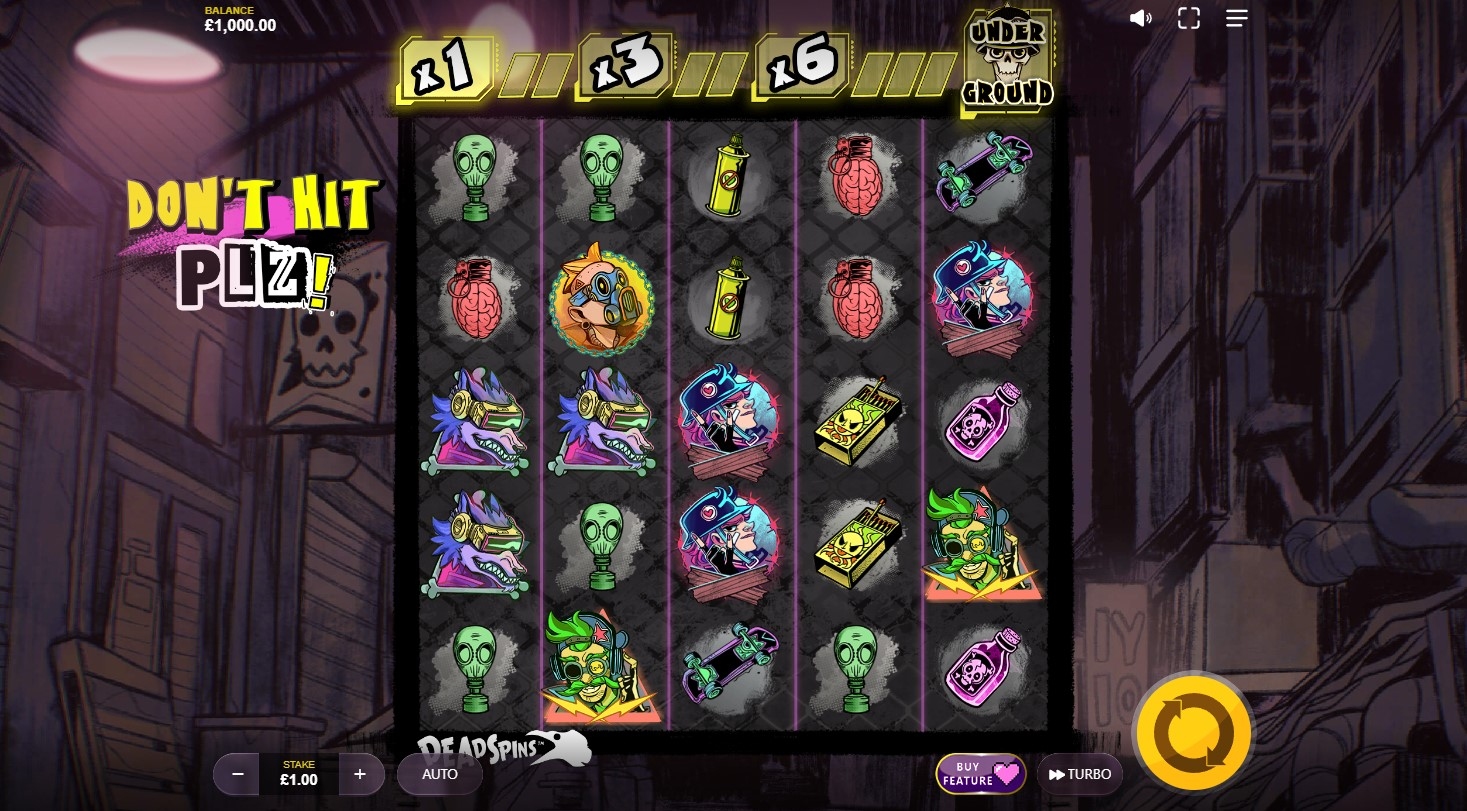The height and width of the screenshot is (811, 1467).
Task: Increase the stake with the plus button
Action: (360, 774)
